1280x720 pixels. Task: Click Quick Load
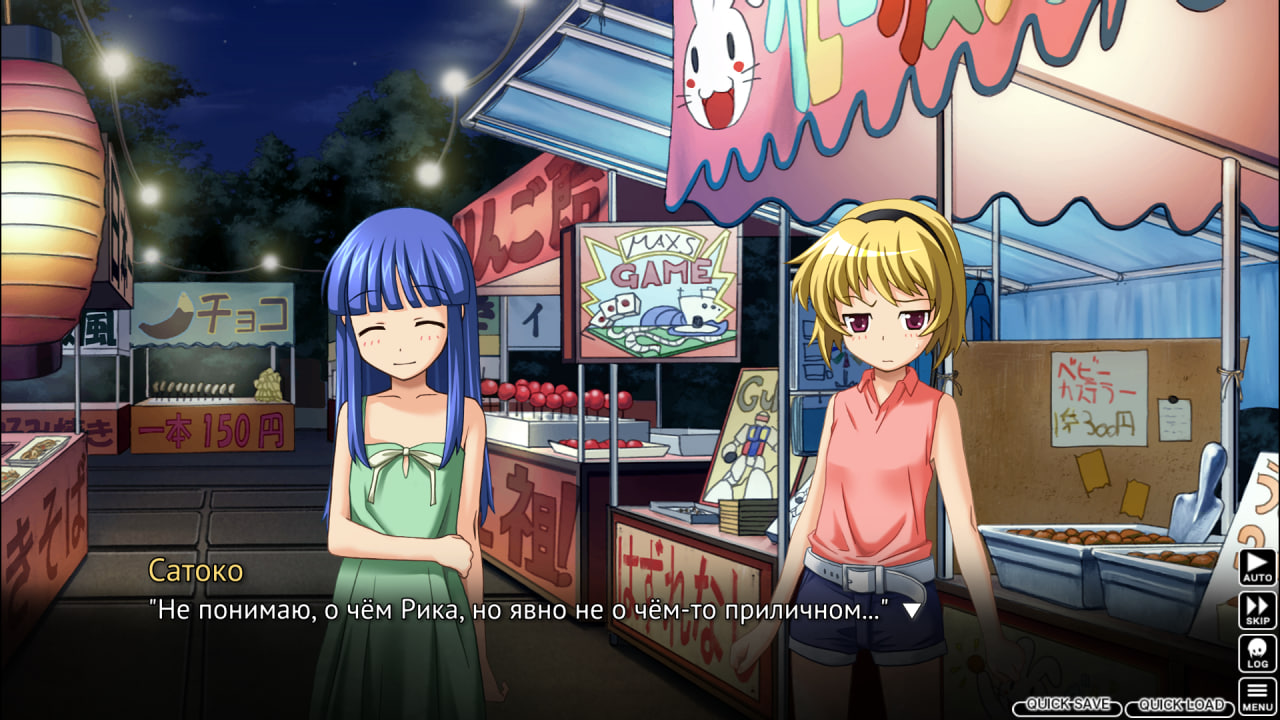tap(1181, 706)
